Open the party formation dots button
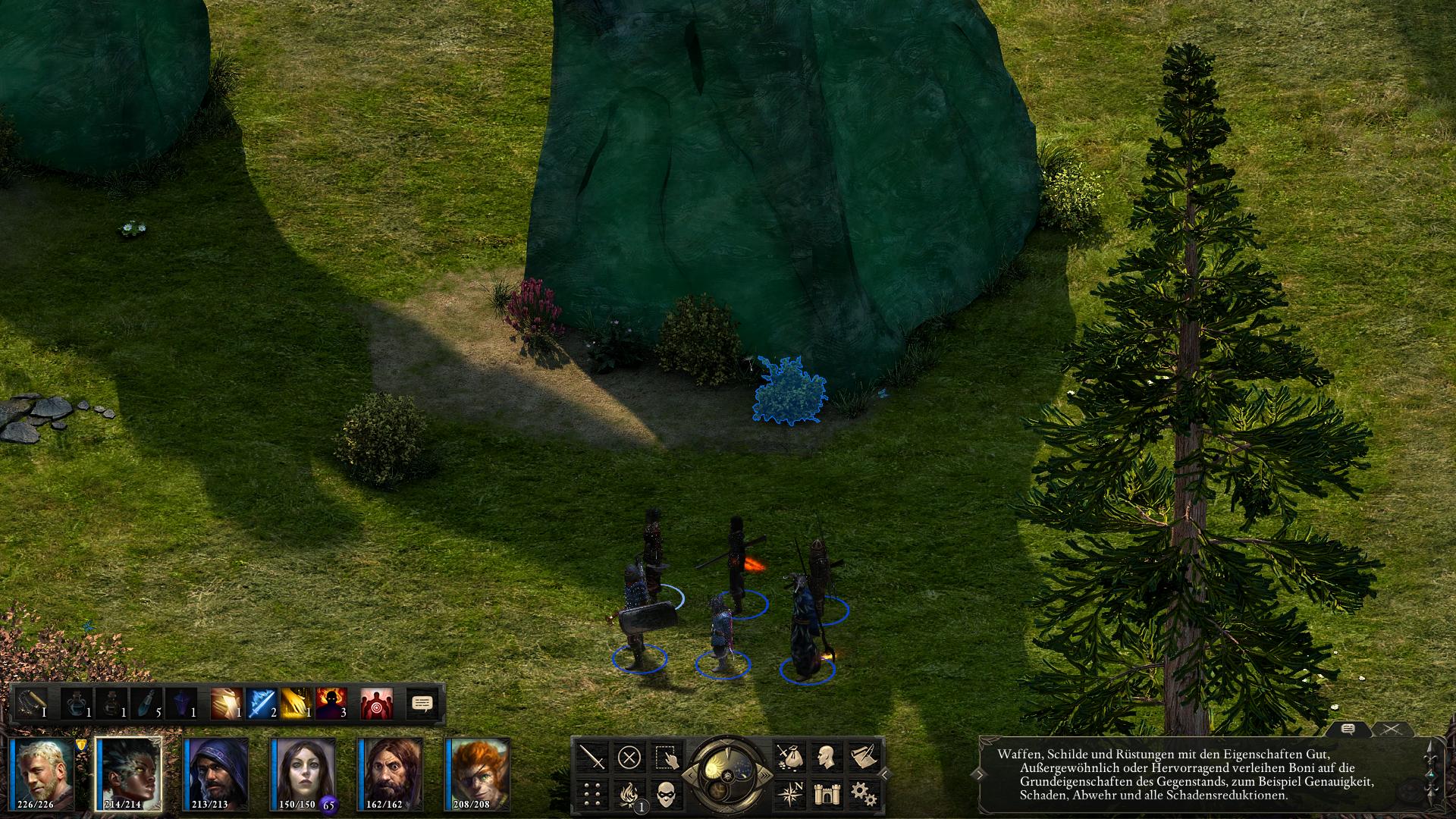 [592, 794]
